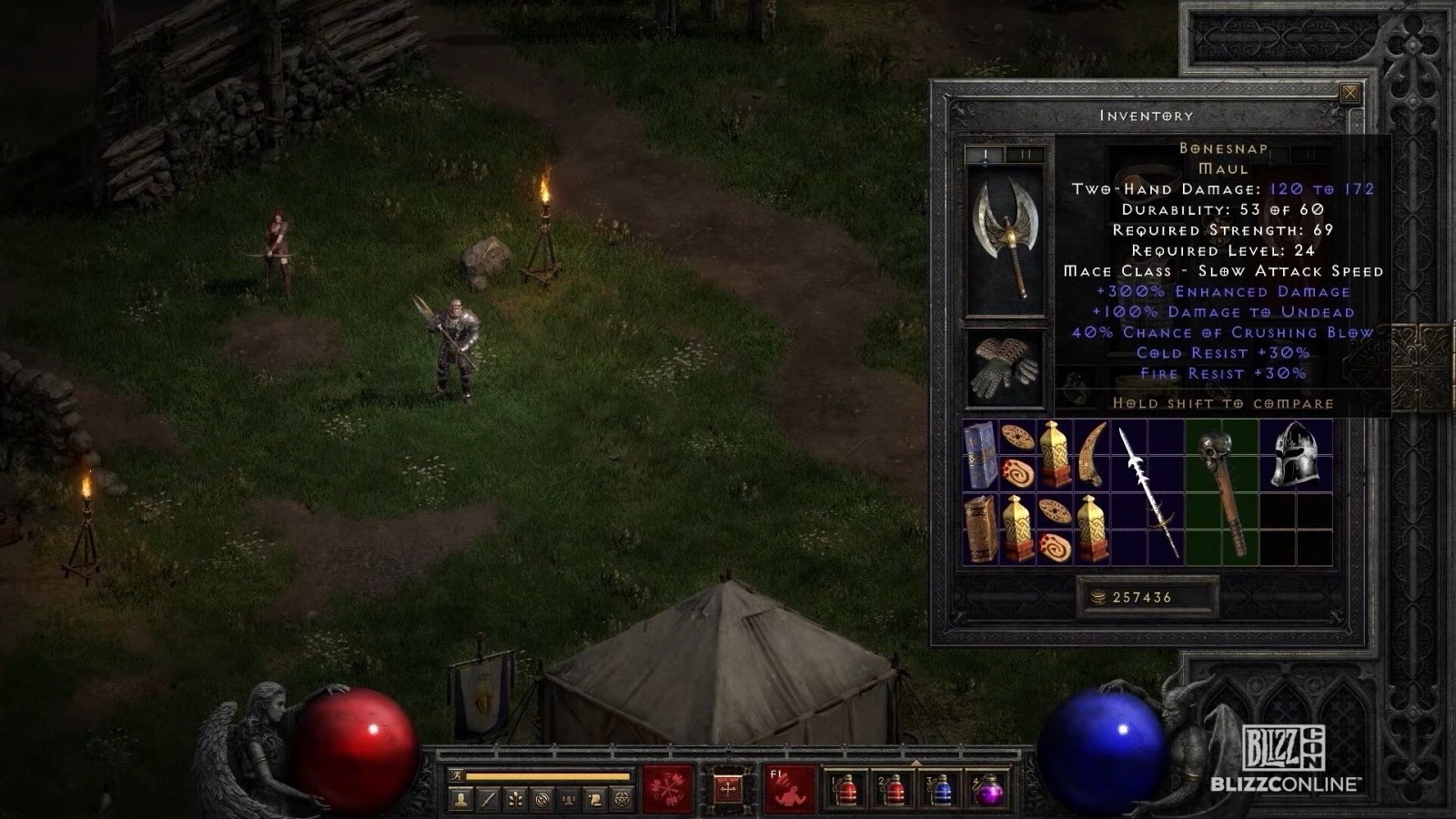Open the quest log scroll icon
Viewport: 1456px width, 819px height.
pyautogui.click(x=595, y=800)
